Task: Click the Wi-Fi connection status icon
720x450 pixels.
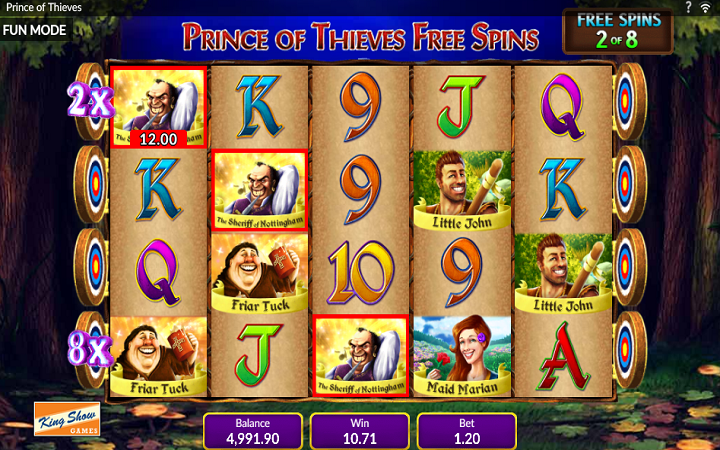Action: coord(706,7)
